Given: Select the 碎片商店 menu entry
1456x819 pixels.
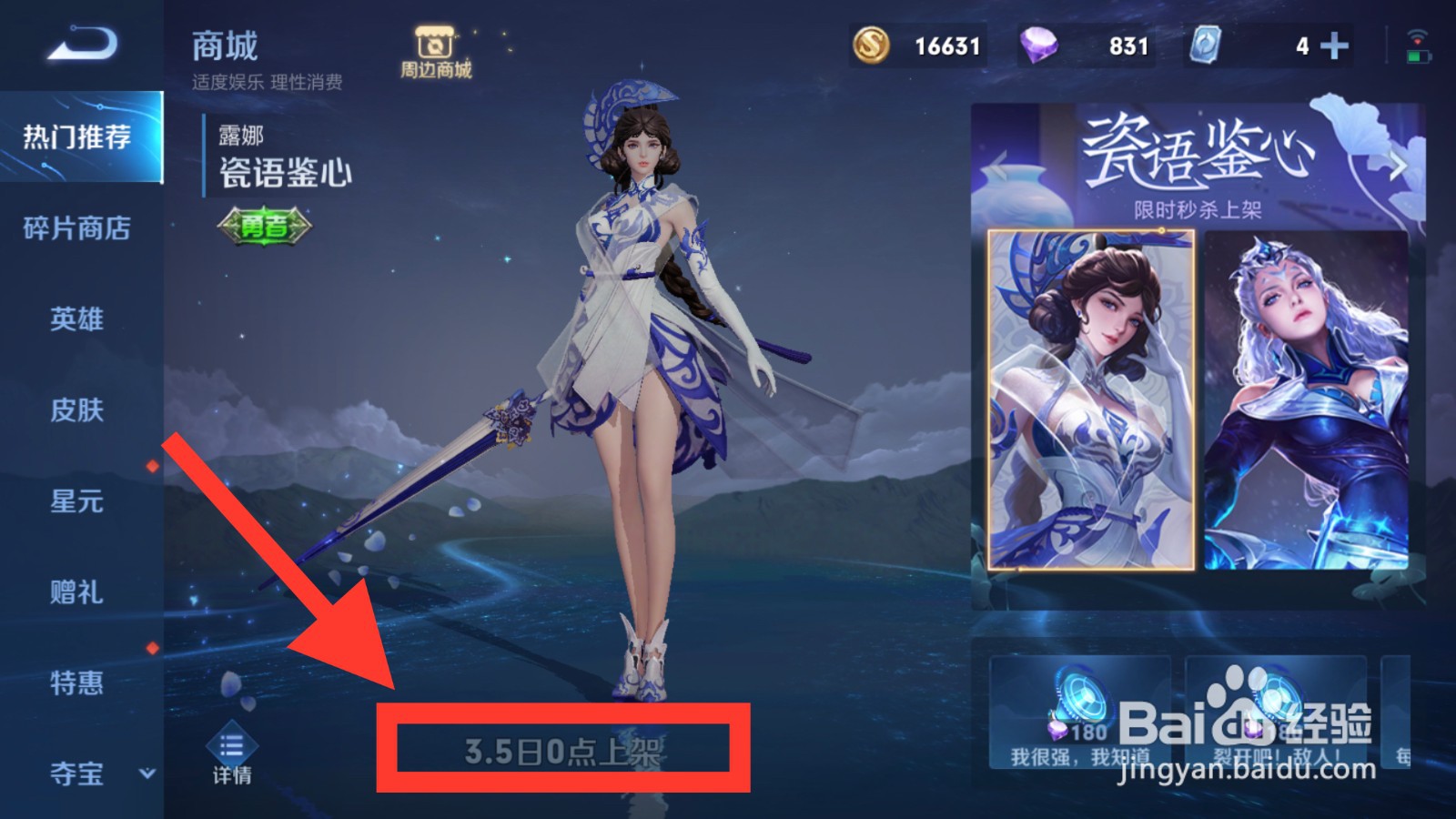Looking at the screenshot, I should [x=76, y=229].
